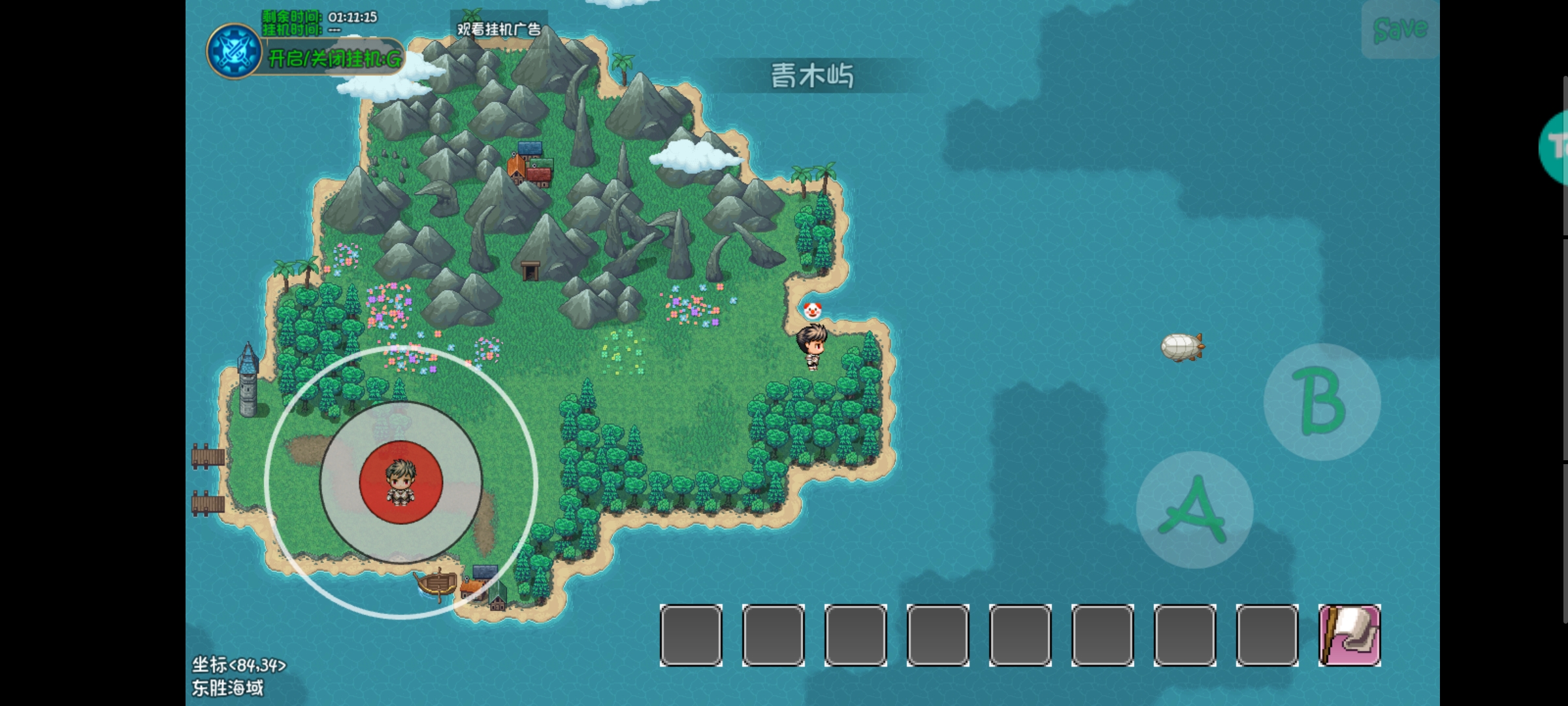Toggle auto-battle with 开启/关闭挂机 button
This screenshot has height=706, width=1568.
pos(335,59)
